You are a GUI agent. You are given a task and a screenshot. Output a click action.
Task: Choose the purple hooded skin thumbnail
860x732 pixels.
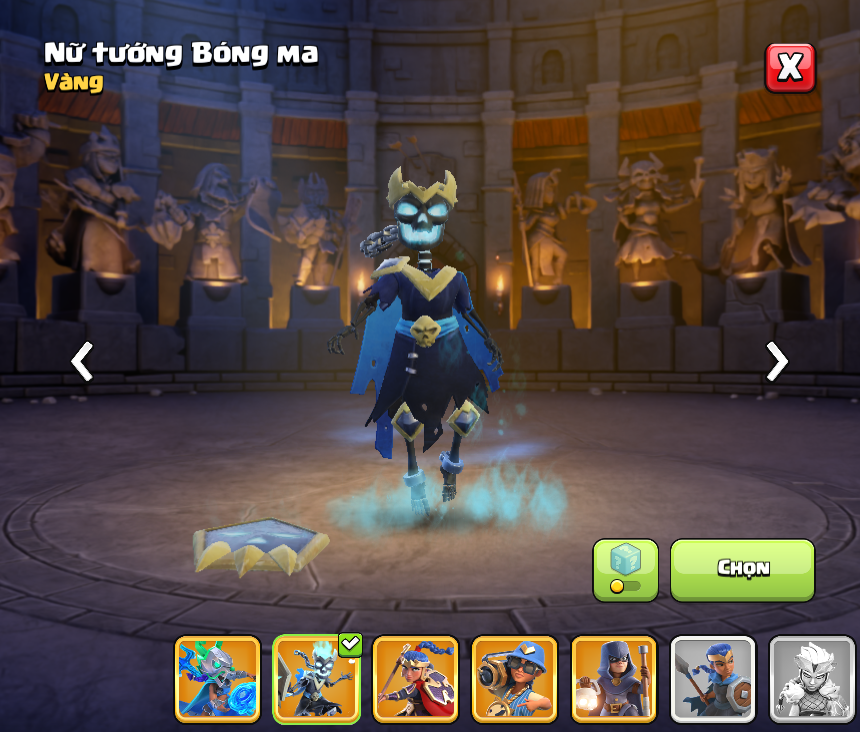614,679
